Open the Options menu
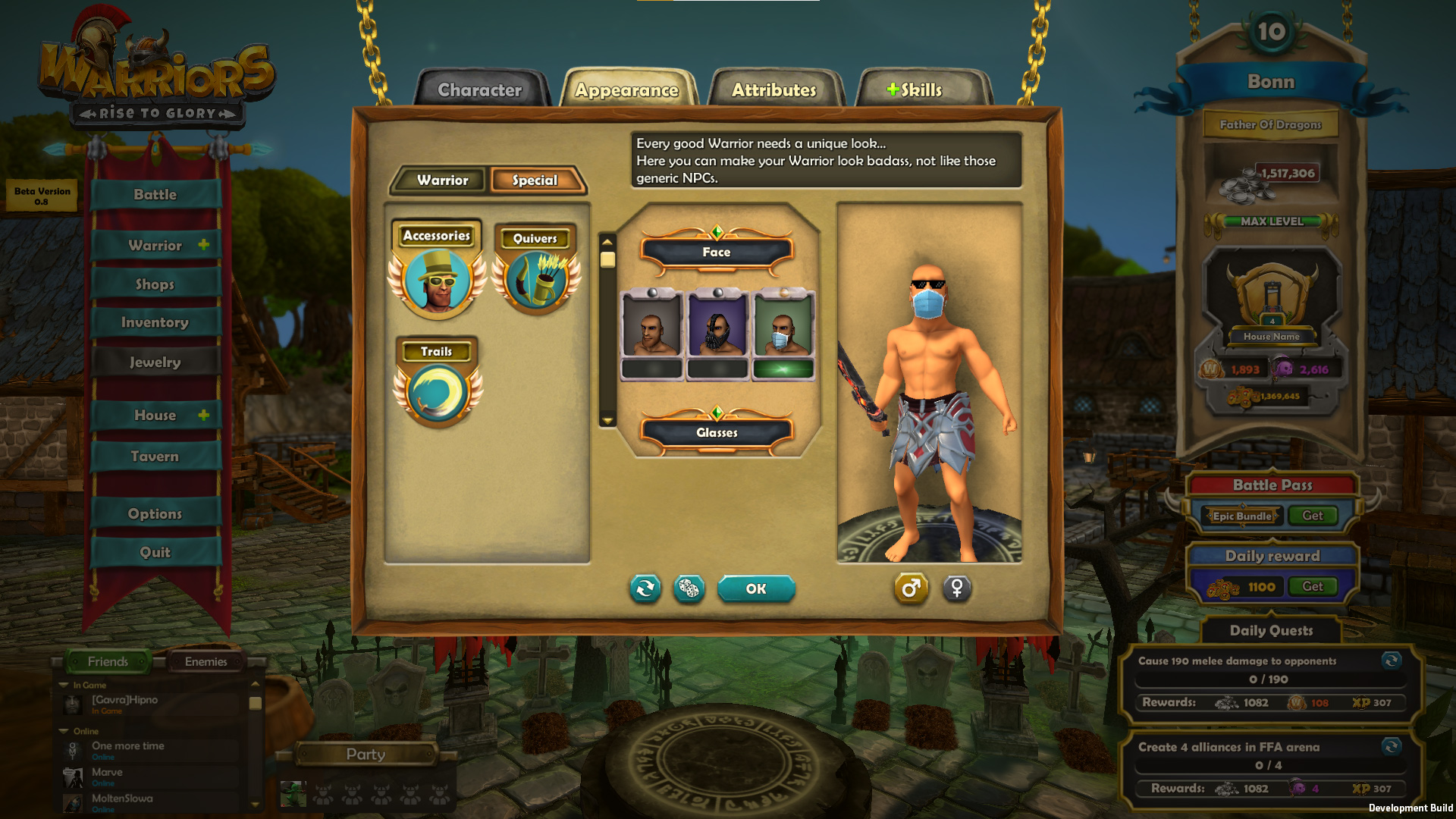Image resolution: width=1456 pixels, height=819 pixels. point(155,514)
